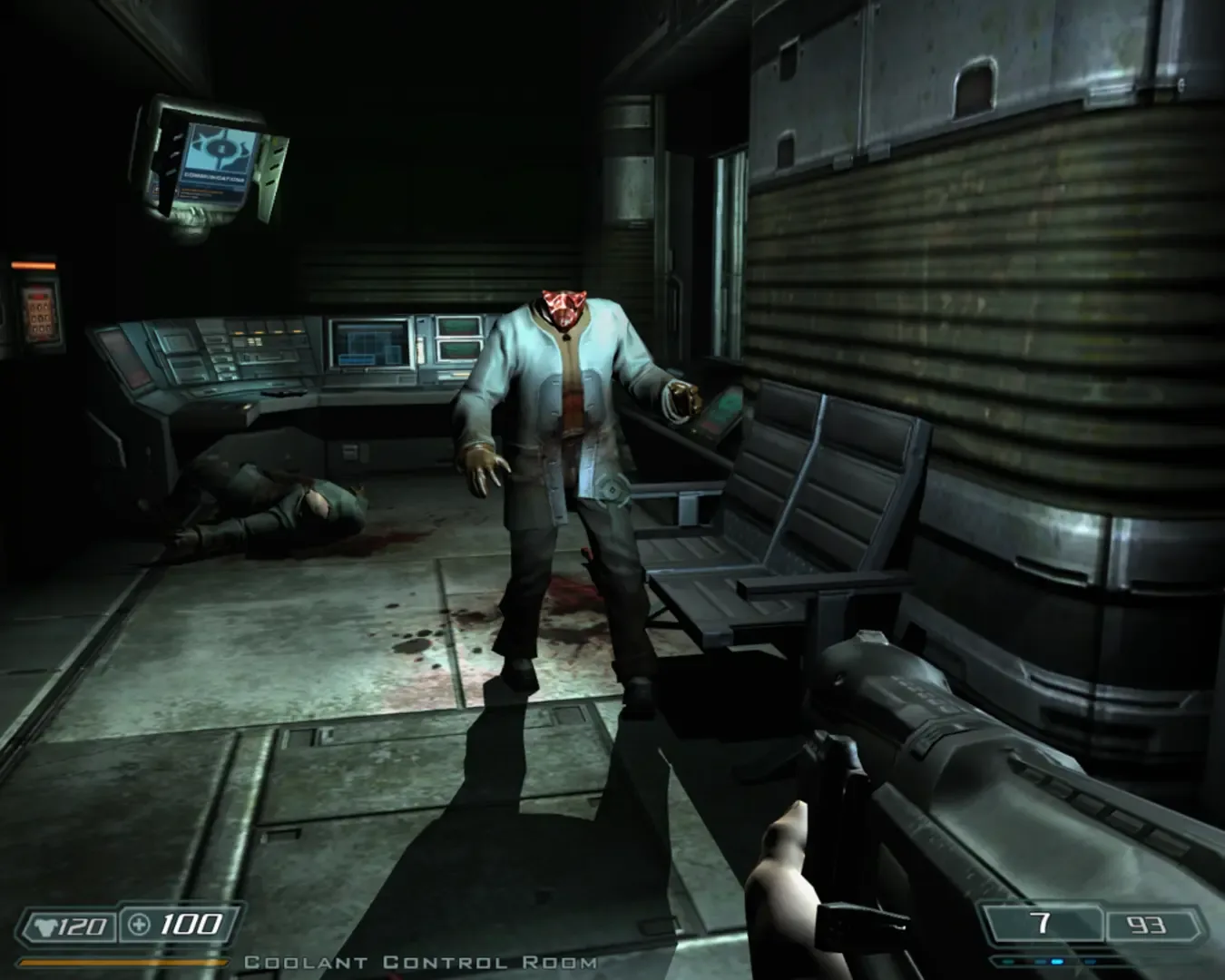The image size is (1225, 980).
Task: Click the reserve ammo counter showing 93
Action: [x=1145, y=924]
